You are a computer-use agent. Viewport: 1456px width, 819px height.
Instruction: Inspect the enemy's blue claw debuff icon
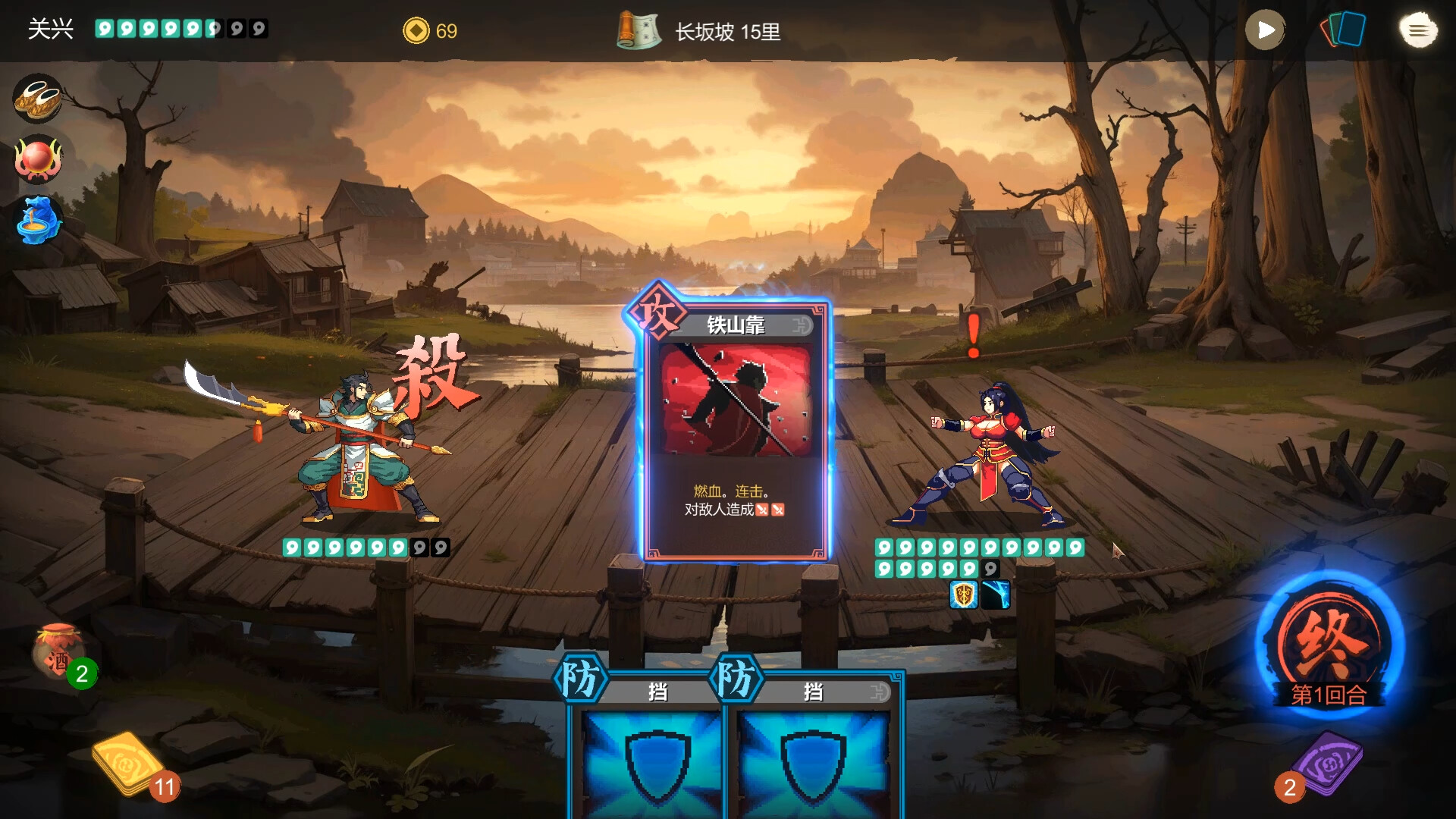(x=996, y=596)
